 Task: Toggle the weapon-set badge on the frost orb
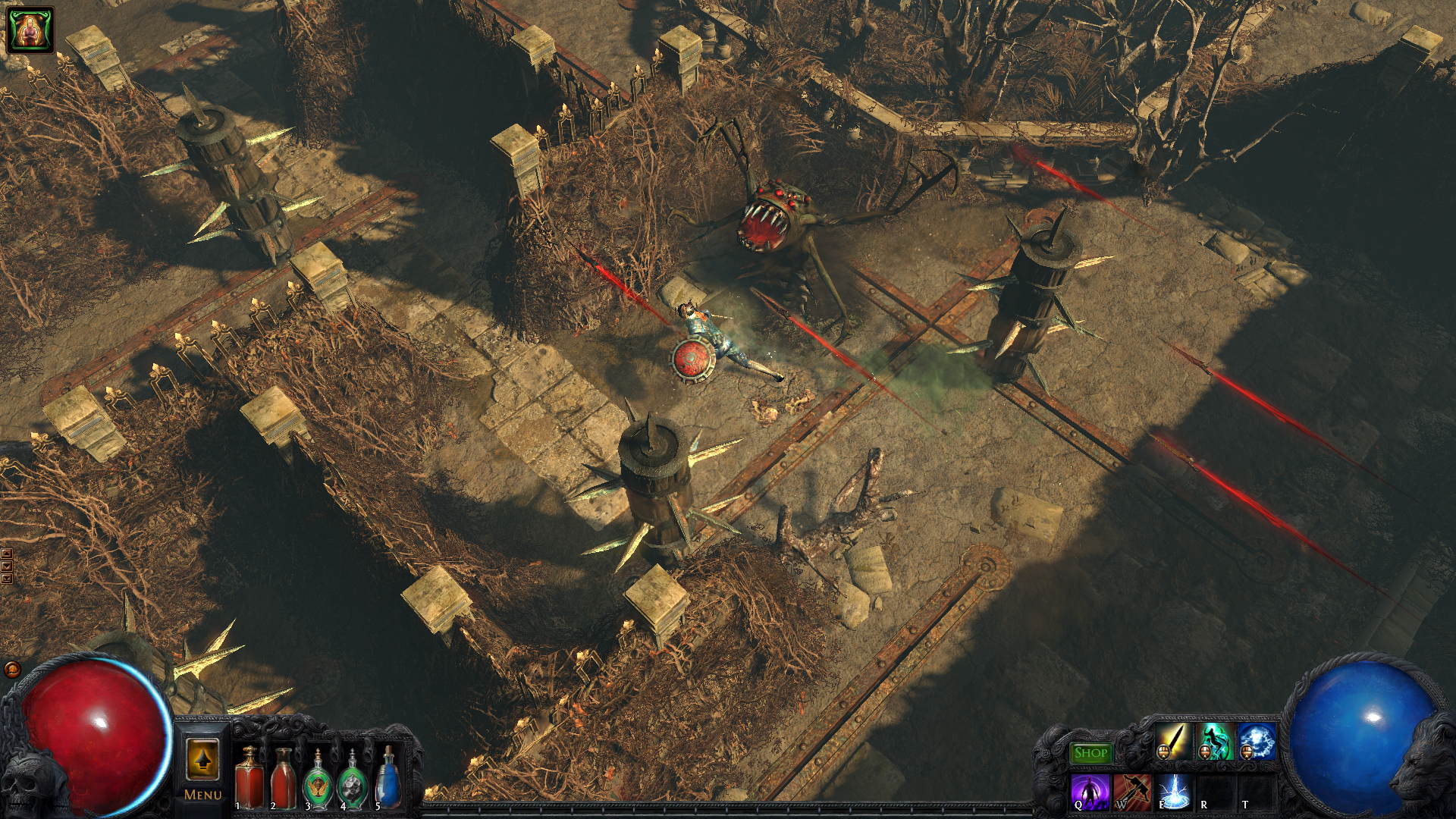point(1247,752)
